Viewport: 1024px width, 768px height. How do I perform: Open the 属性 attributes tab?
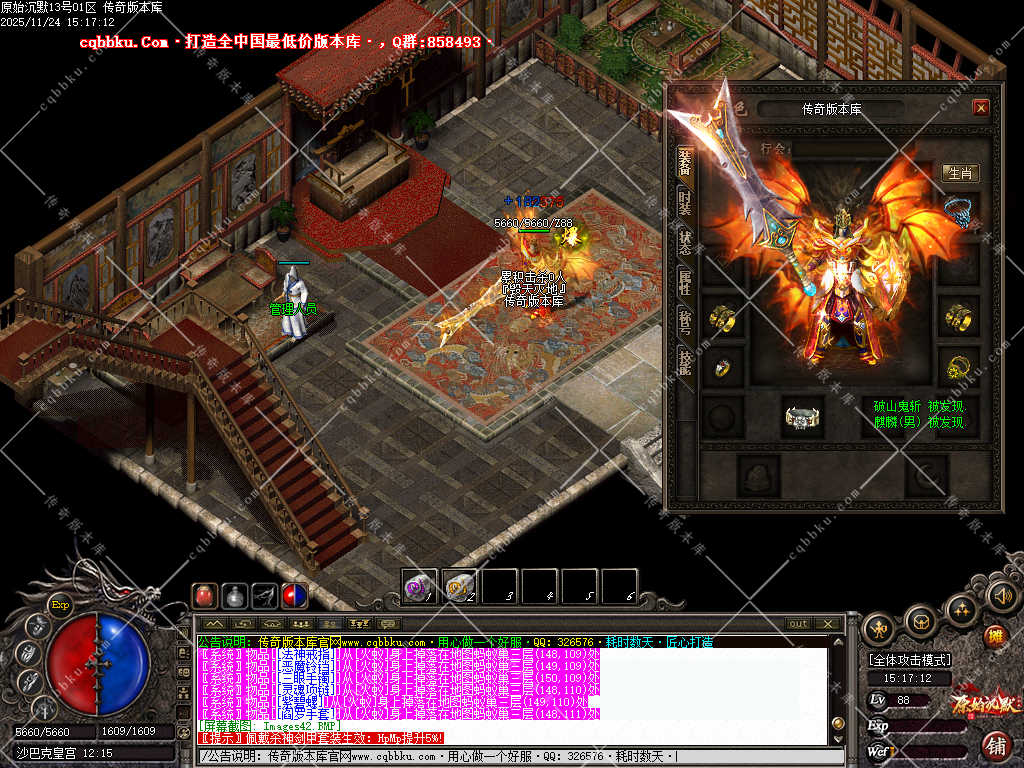coord(685,283)
